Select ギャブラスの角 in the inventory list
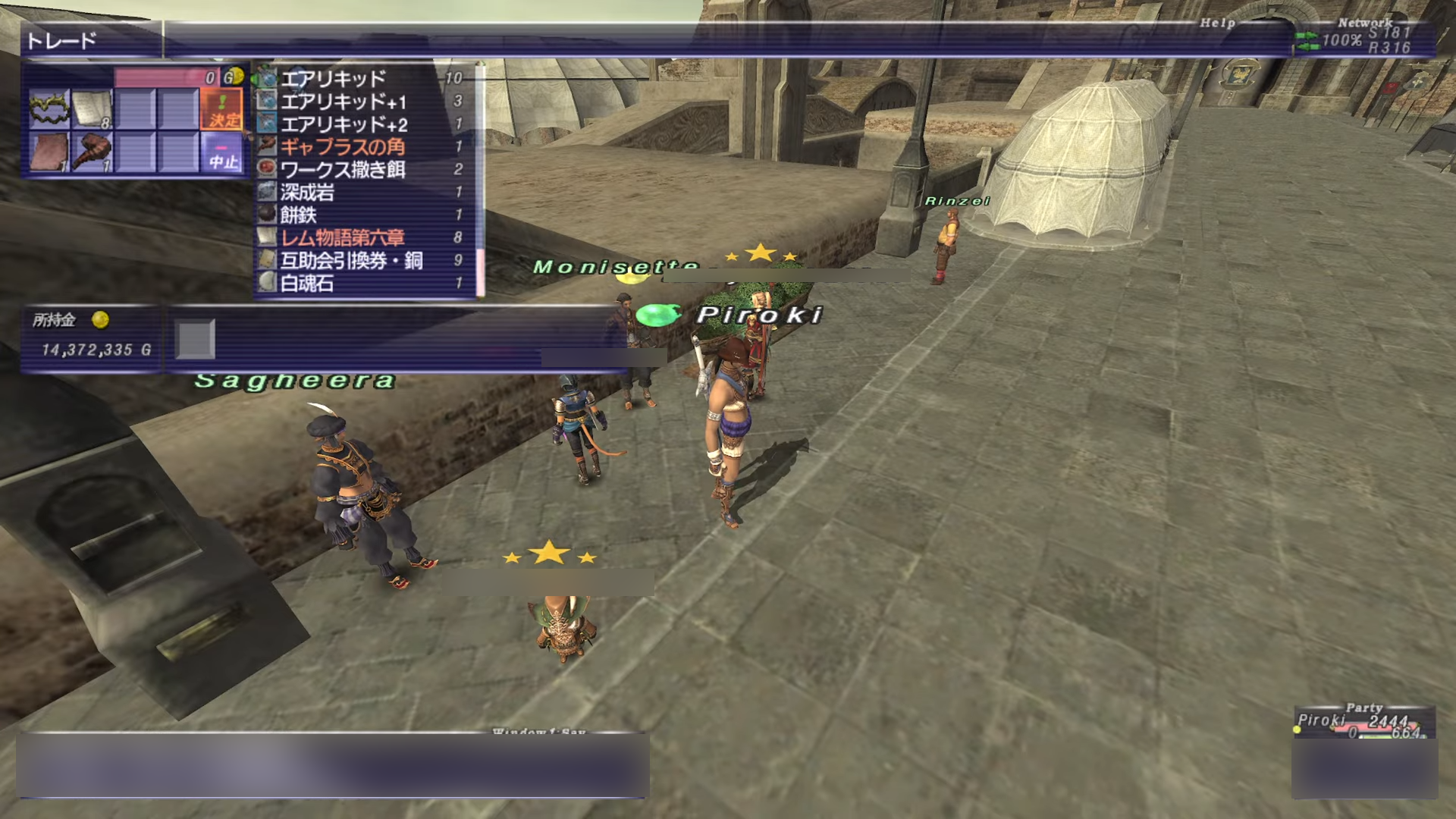This screenshot has width=1456, height=819. tap(343, 146)
